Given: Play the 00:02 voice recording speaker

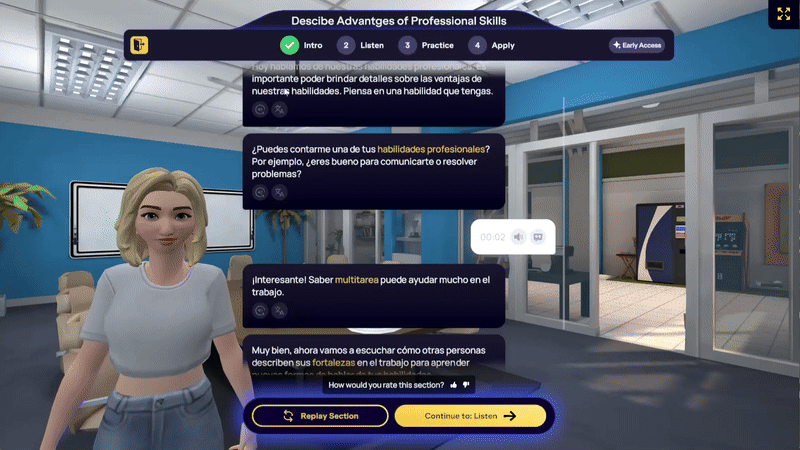Looking at the screenshot, I should pyautogui.click(x=518, y=237).
